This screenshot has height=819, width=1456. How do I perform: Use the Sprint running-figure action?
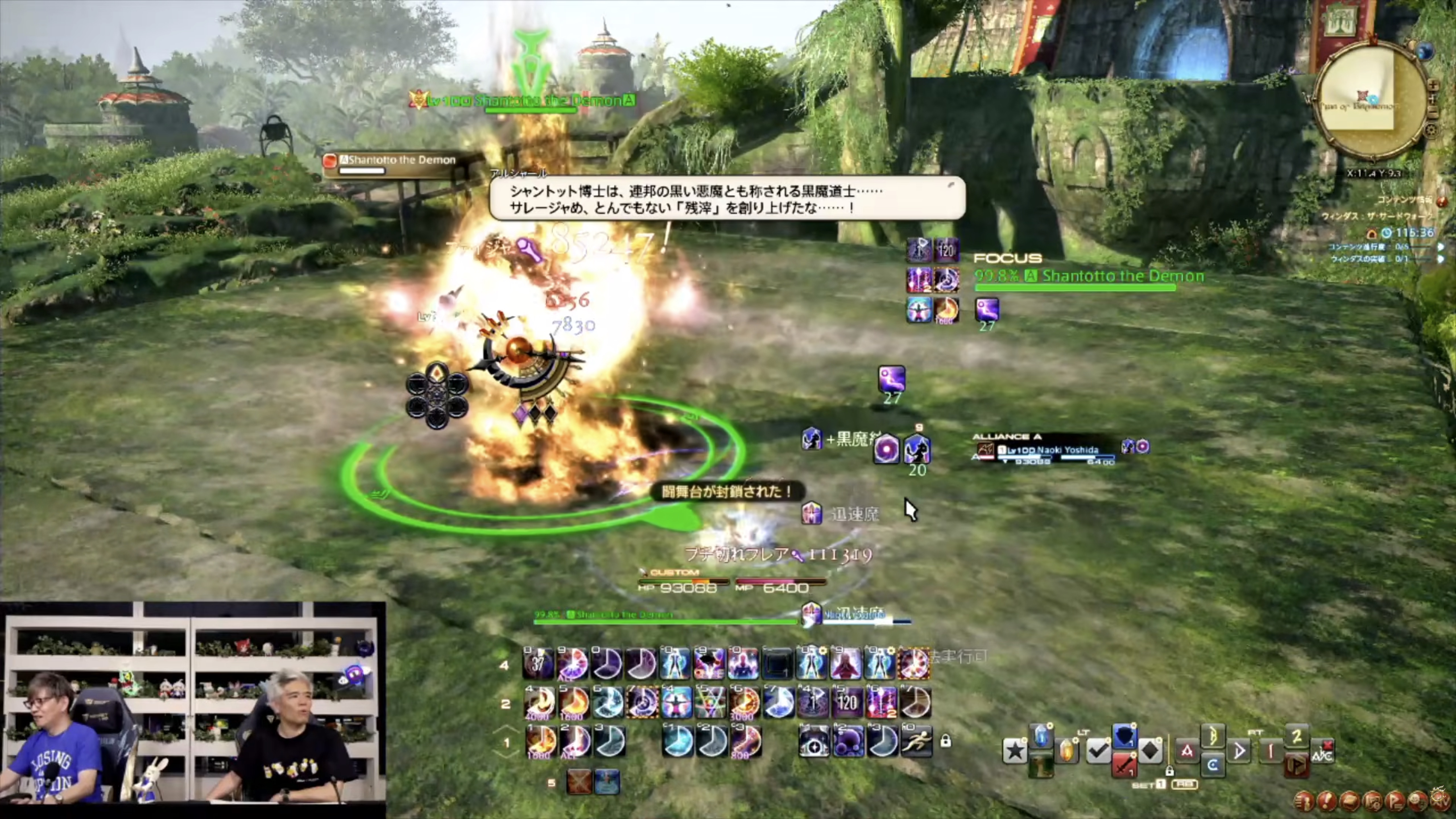click(916, 741)
